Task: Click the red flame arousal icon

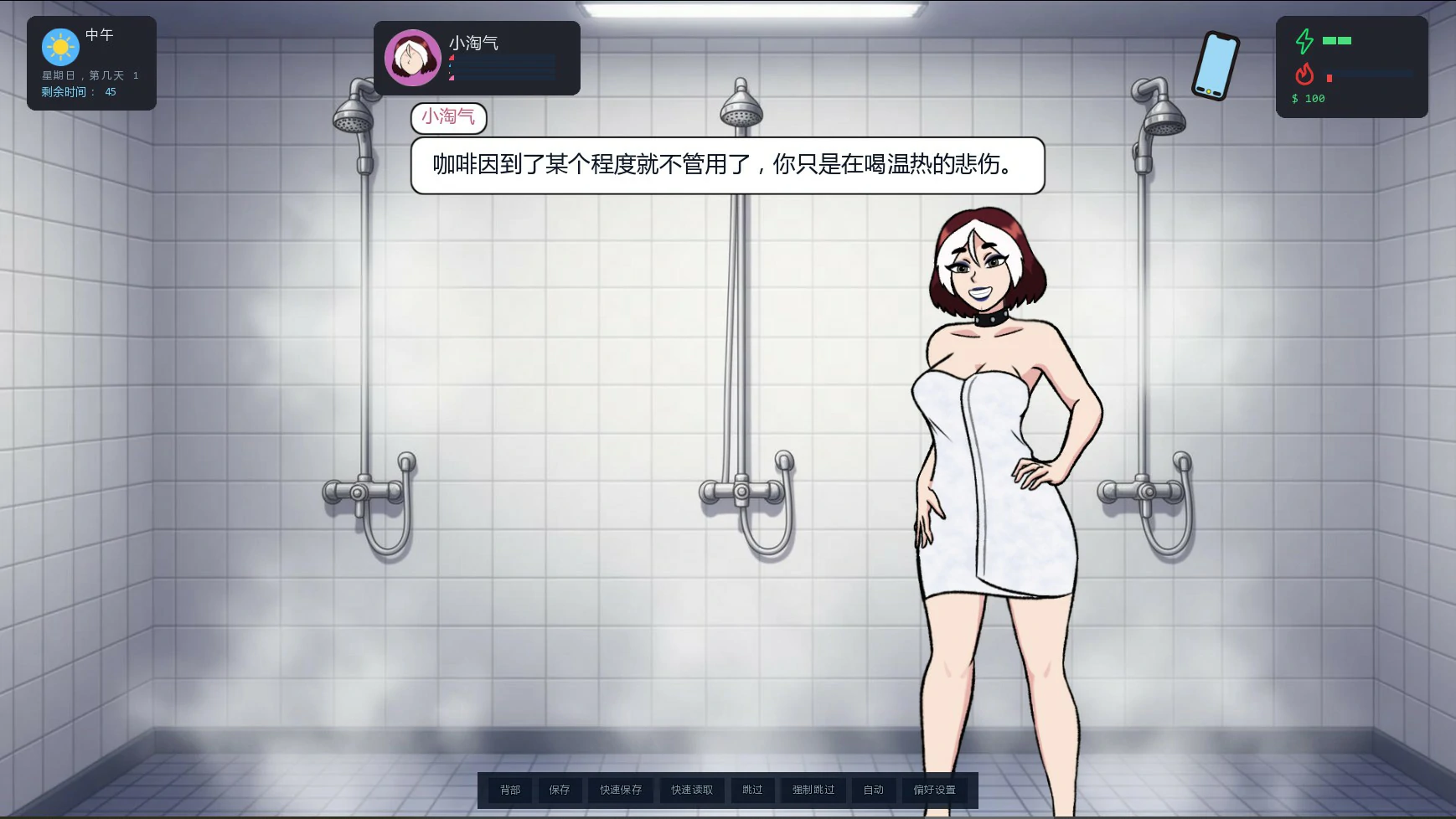Action: 1304,75
